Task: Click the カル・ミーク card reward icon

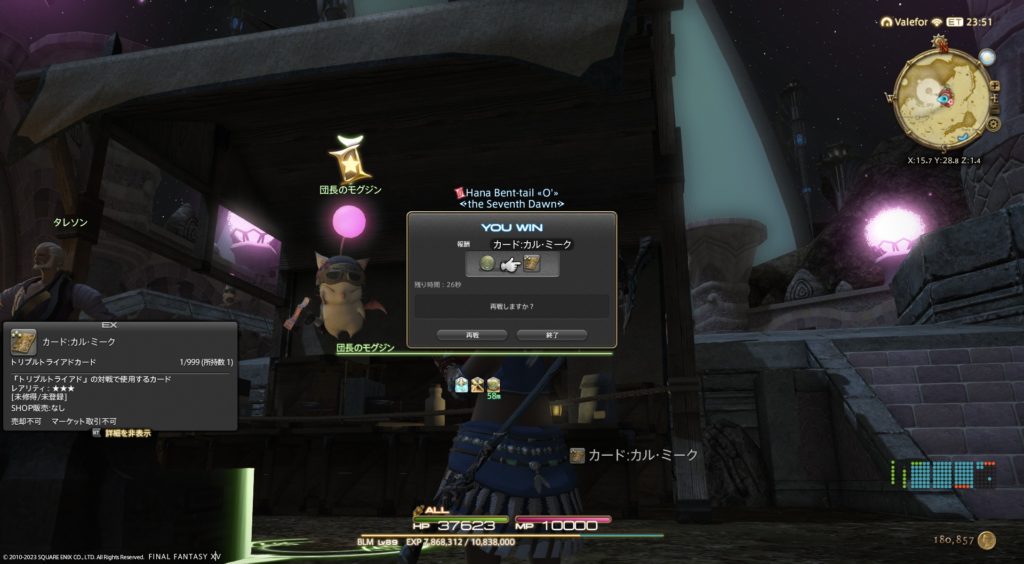Action: click(x=532, y=264)
